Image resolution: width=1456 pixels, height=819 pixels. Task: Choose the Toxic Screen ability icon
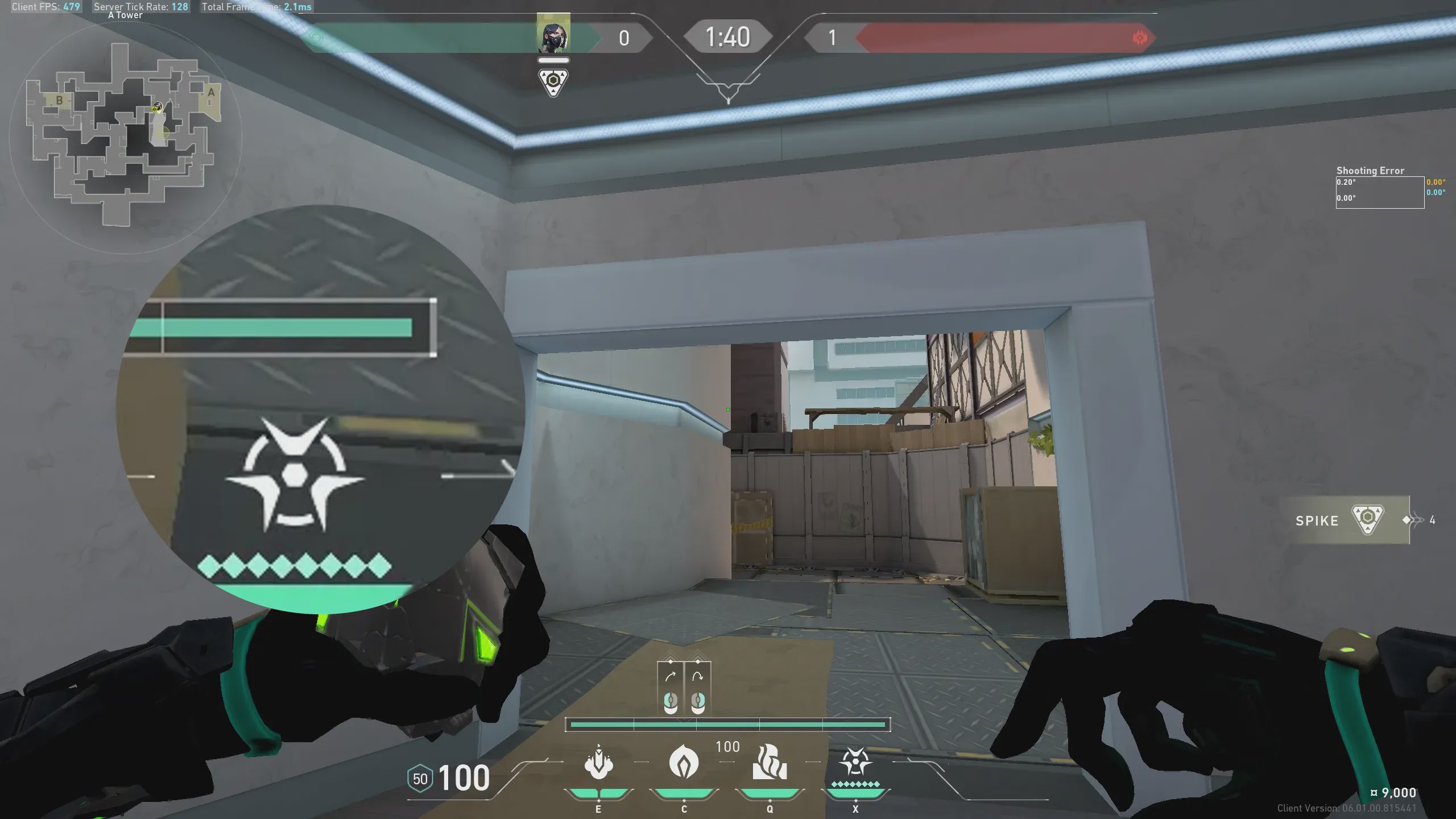pos(598,762)
